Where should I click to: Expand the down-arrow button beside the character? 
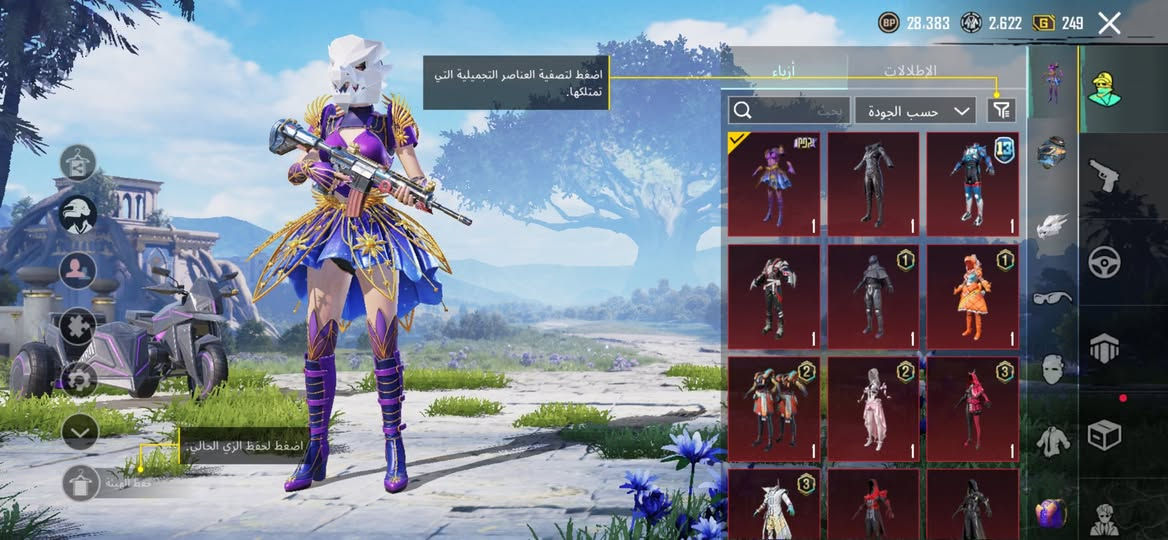click(79, 431)
